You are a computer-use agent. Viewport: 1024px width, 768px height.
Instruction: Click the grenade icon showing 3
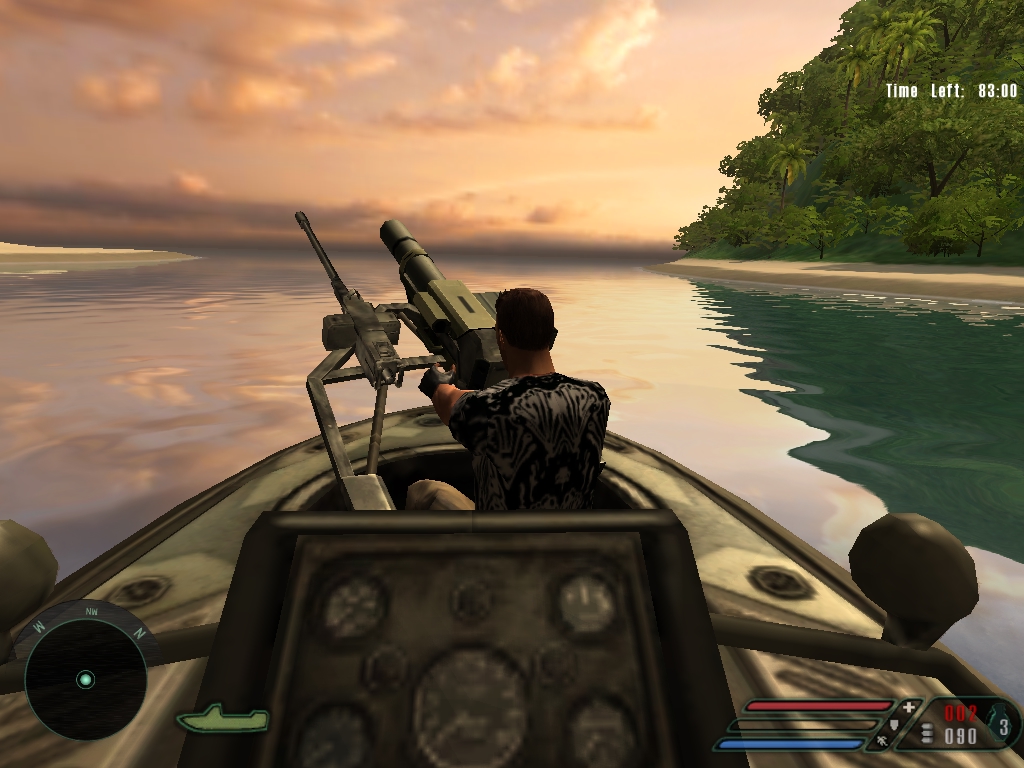click(1001, 724)
